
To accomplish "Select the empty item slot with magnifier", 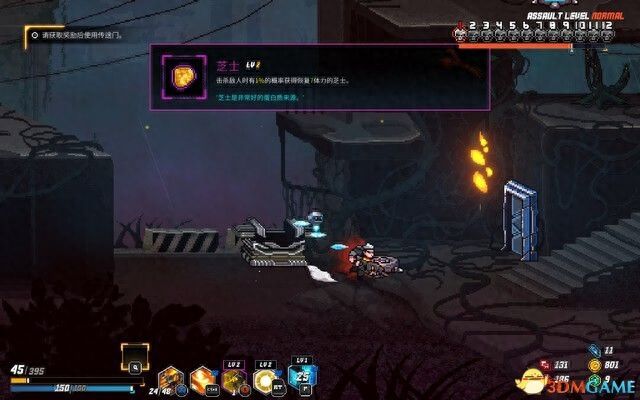I will 135,358.
